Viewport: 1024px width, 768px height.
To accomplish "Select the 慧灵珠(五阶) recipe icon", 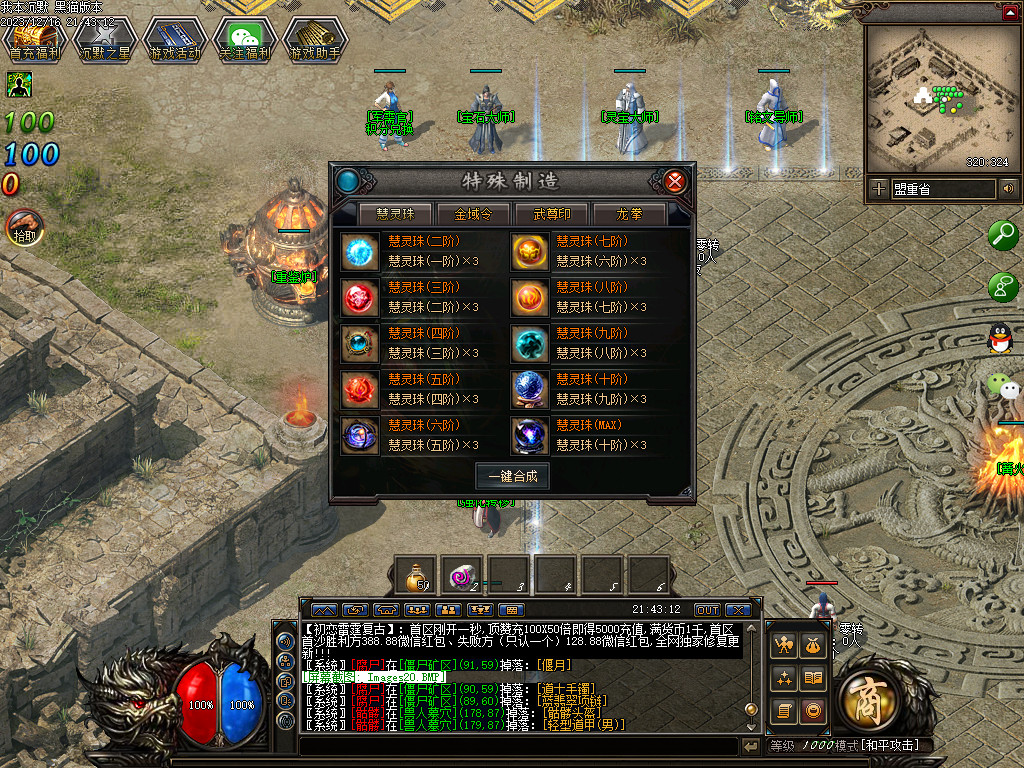I will 360,389.
